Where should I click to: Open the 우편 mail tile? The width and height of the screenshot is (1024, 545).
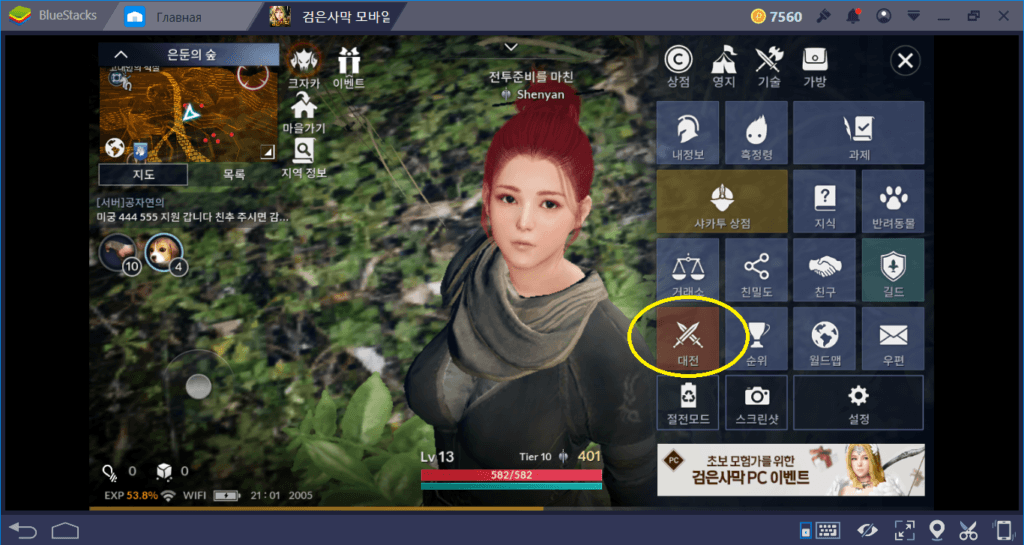point(892,338)
